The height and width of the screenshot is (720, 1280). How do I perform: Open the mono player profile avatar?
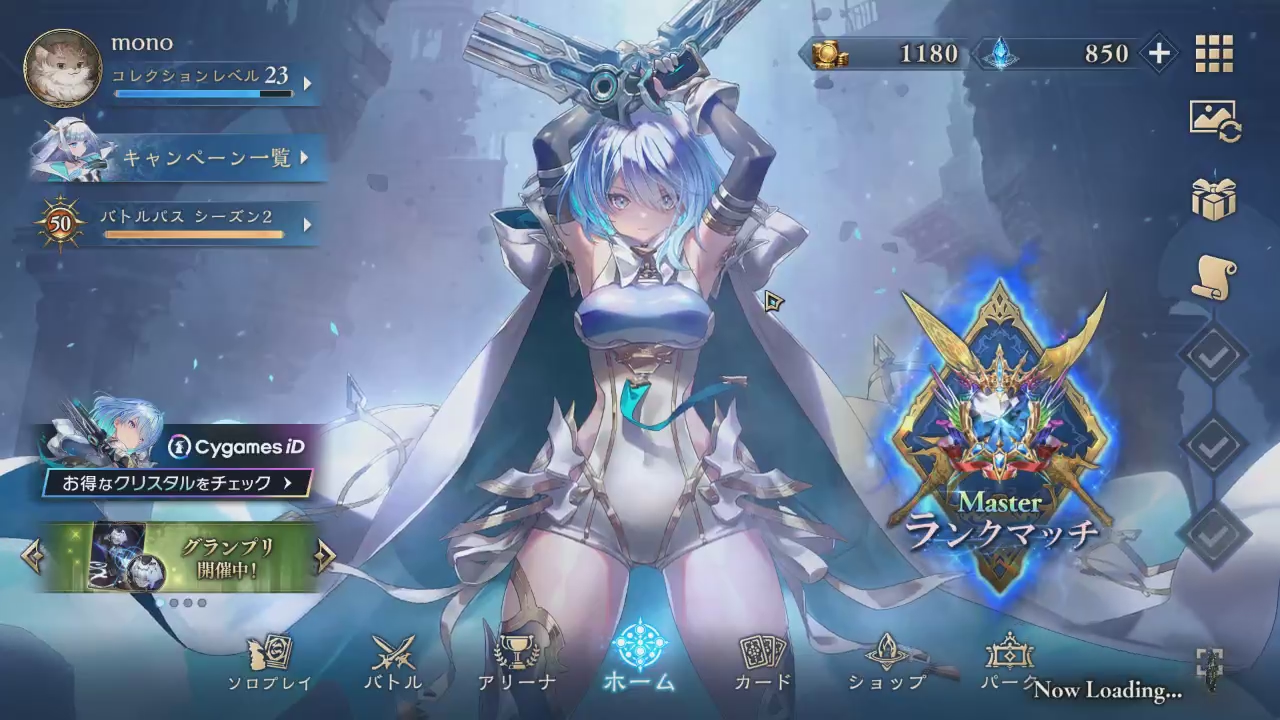click(62, 68)
